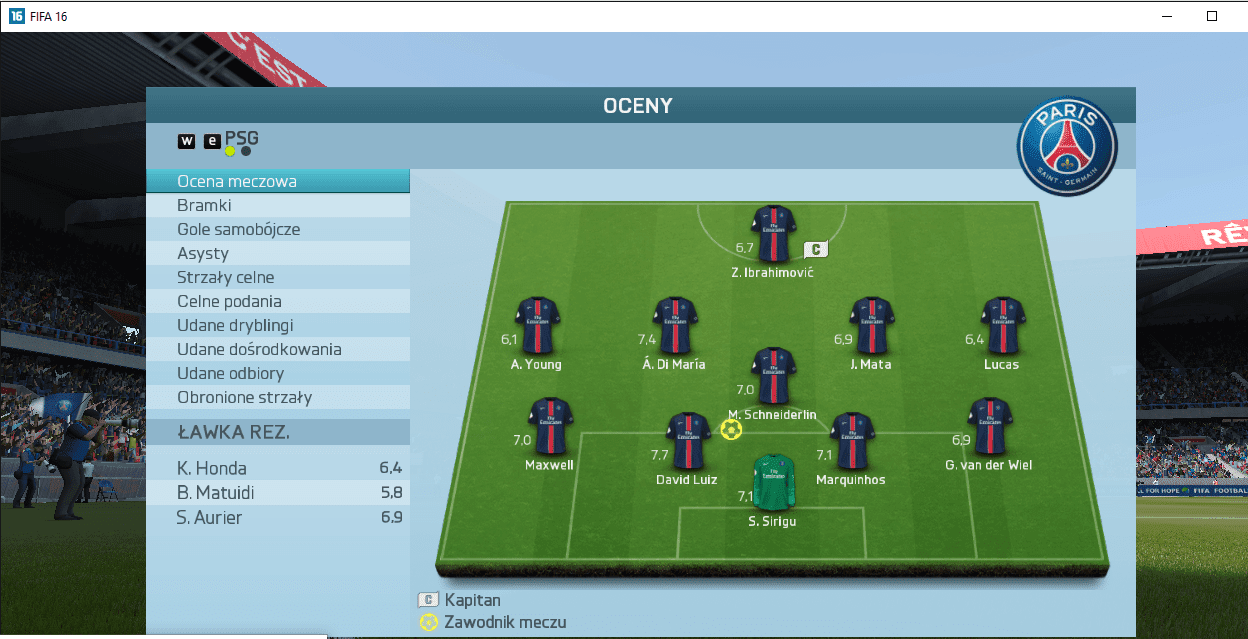Choose G. van der Wiel's shirt
Viewport: 1248px width, 639px height.
(989, 427)
